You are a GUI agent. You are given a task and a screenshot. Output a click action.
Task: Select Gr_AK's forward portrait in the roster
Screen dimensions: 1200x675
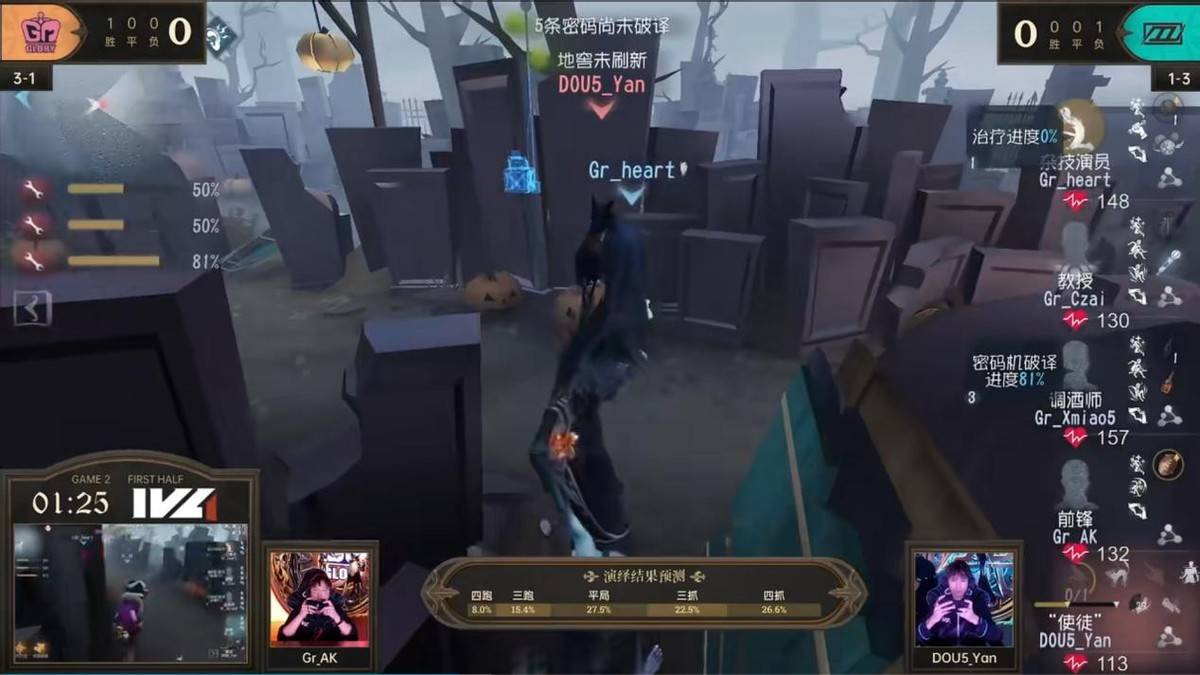[1076, 485]
